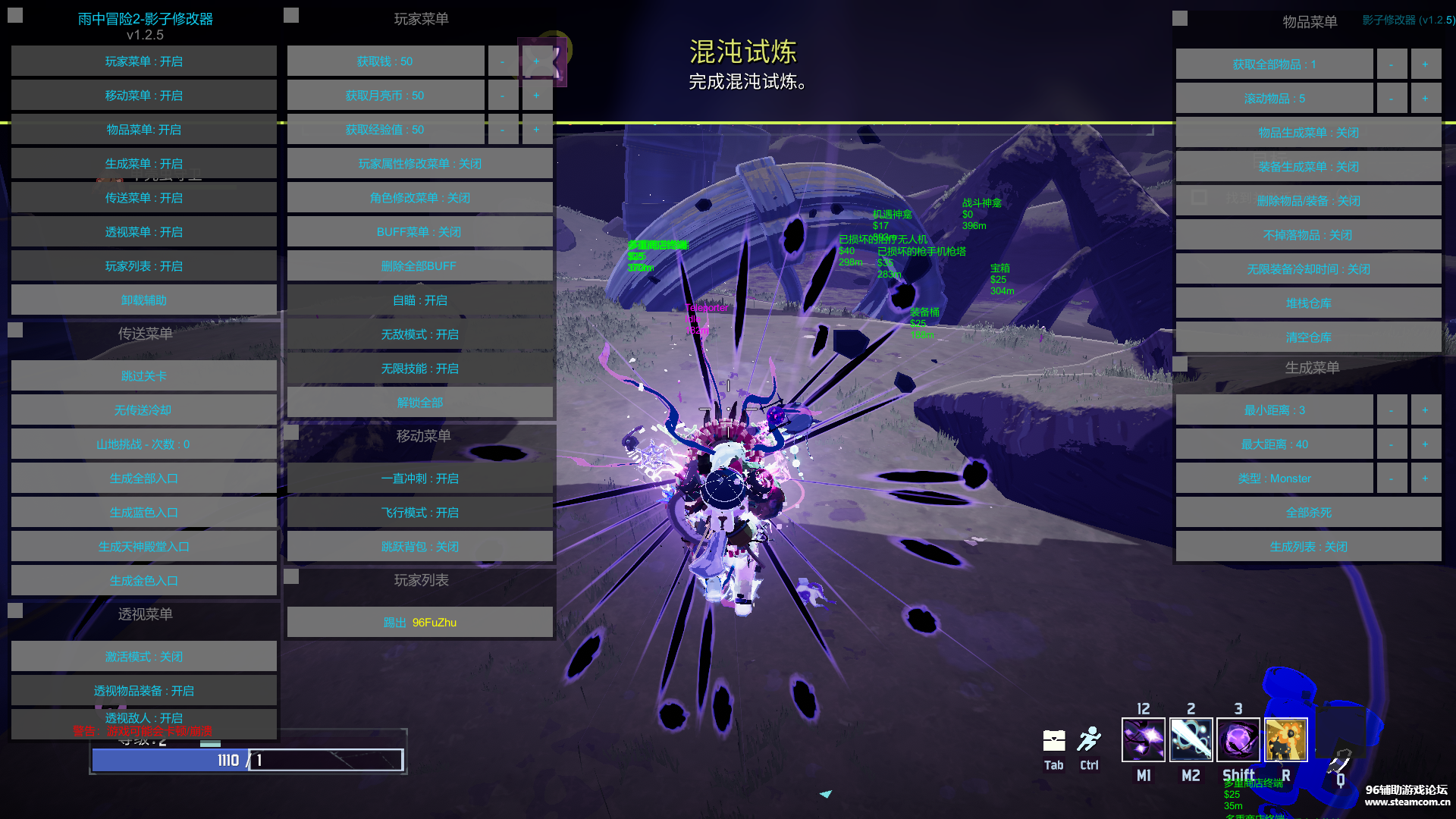
Task: Toggle 自瞄 aimbot option
Action: click(419, 300)
